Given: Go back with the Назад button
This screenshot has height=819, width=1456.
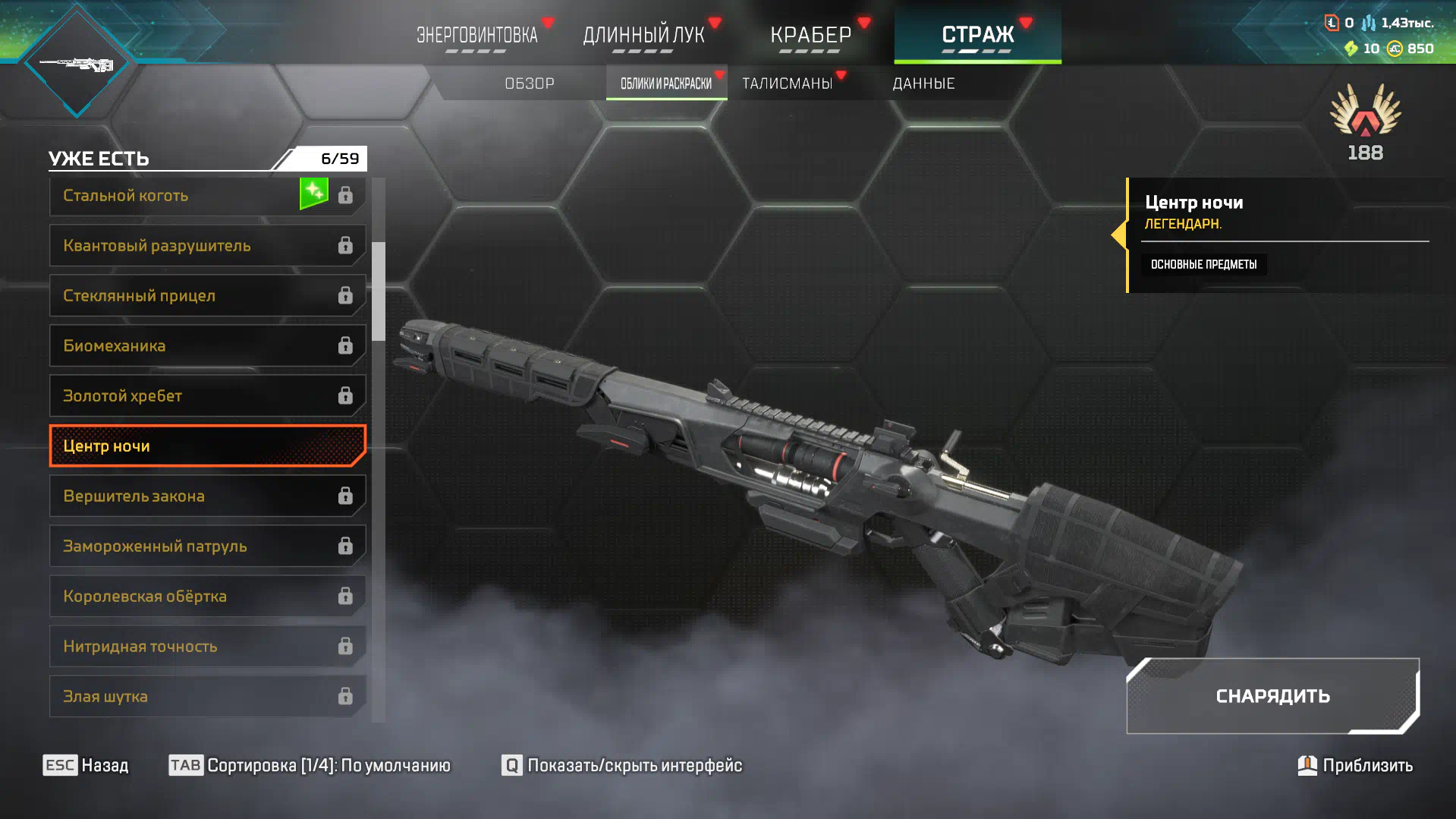Looking at the screenshot, I should (x=86, y=765).
